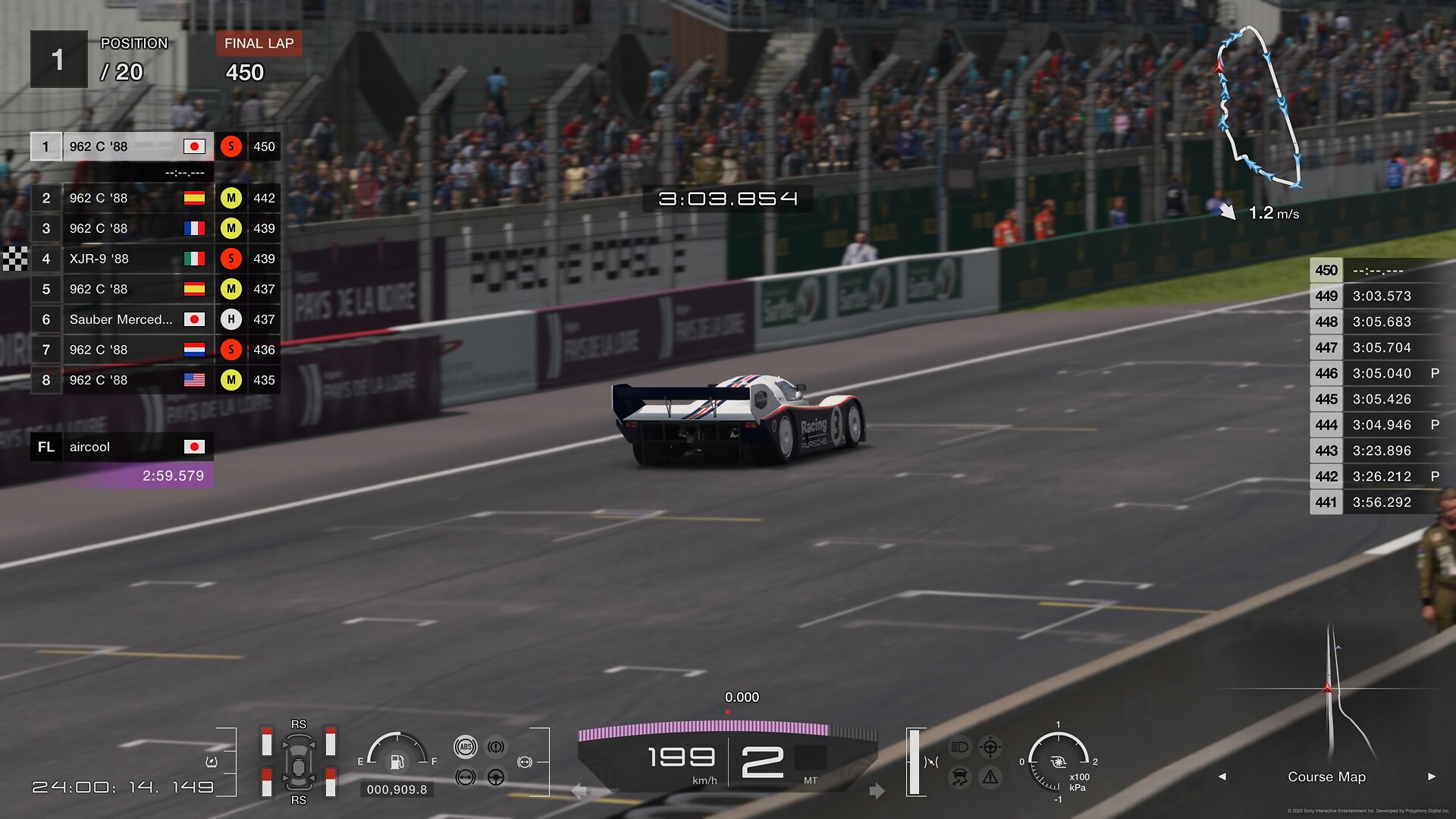The image size is (1456, 819).
Task: Click the turbo boost pressure gauge
Action: point(1058,761)
